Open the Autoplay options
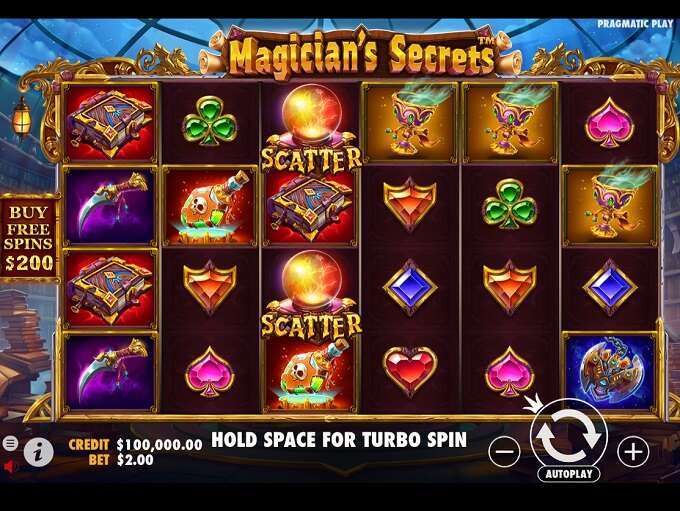680x511 pixels. pos(568,474)
